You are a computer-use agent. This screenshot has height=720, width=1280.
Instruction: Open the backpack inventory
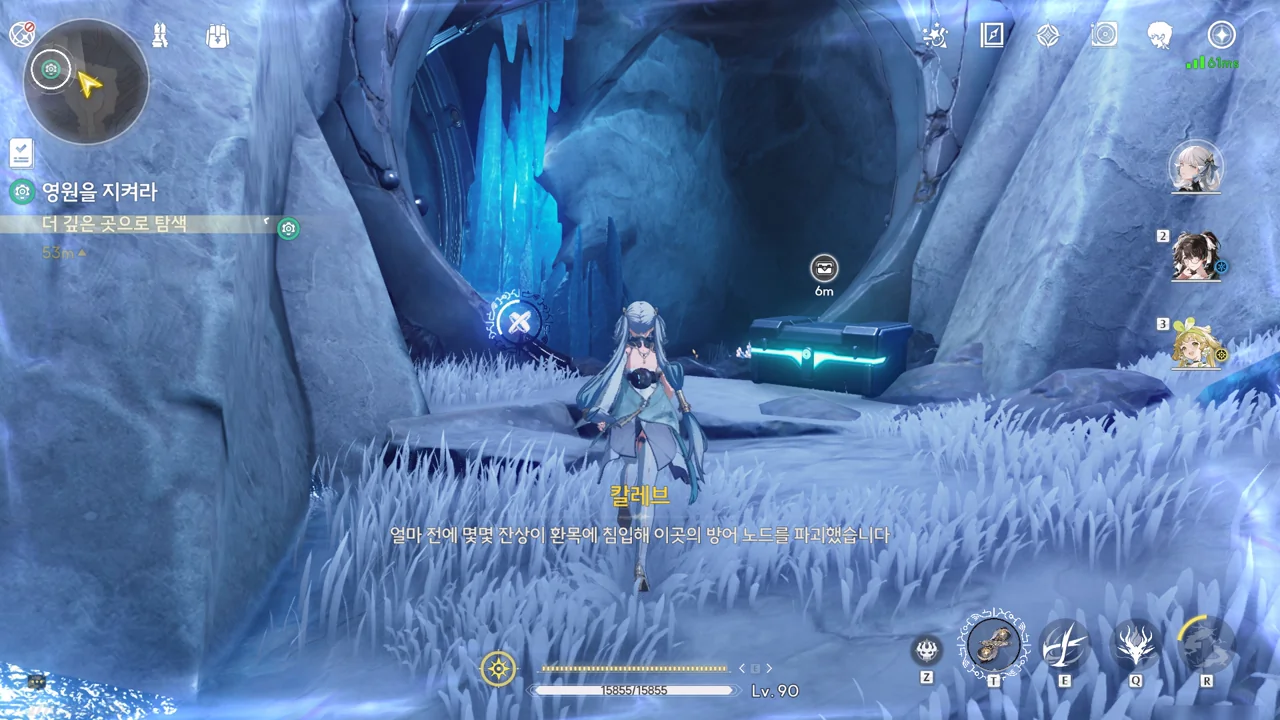217,36
